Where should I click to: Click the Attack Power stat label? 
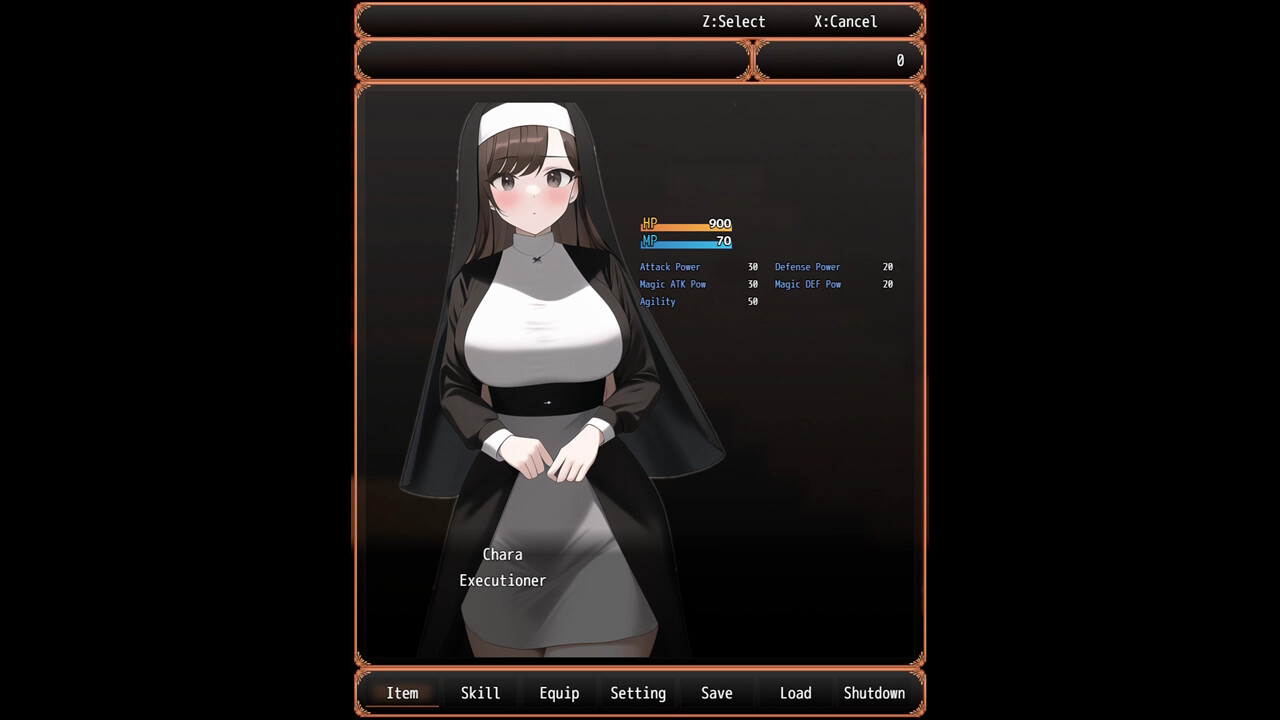point(669,267)
